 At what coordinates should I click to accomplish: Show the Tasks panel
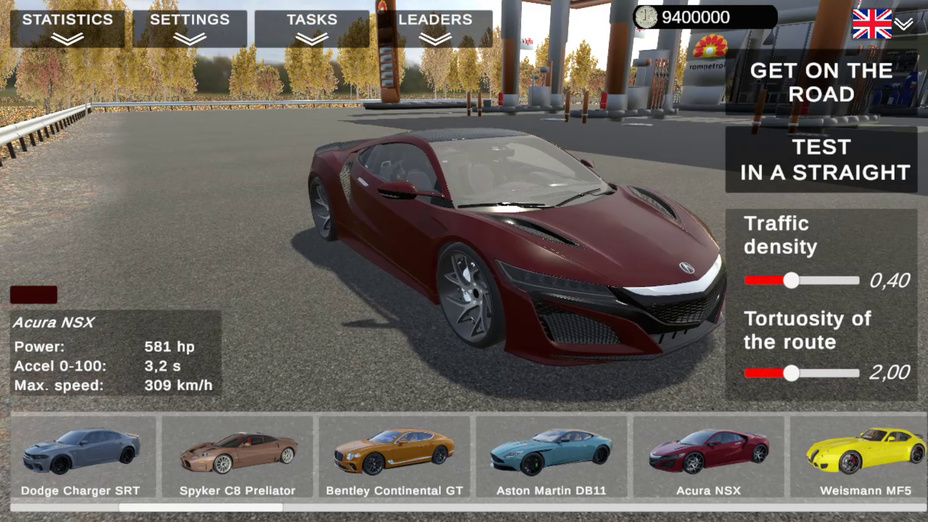312,29
